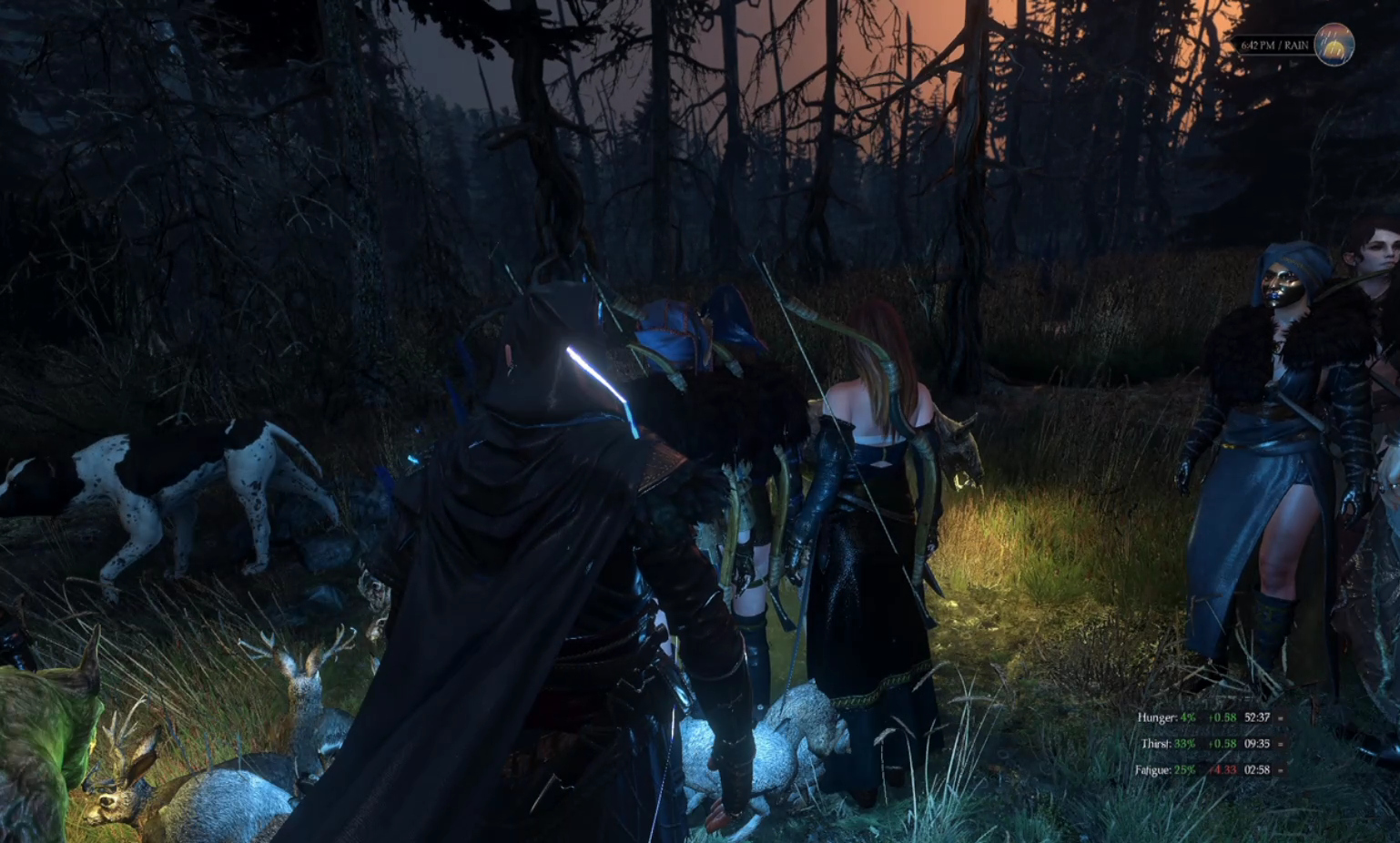Click the rain weather icon

click(x=1334, y=45)
